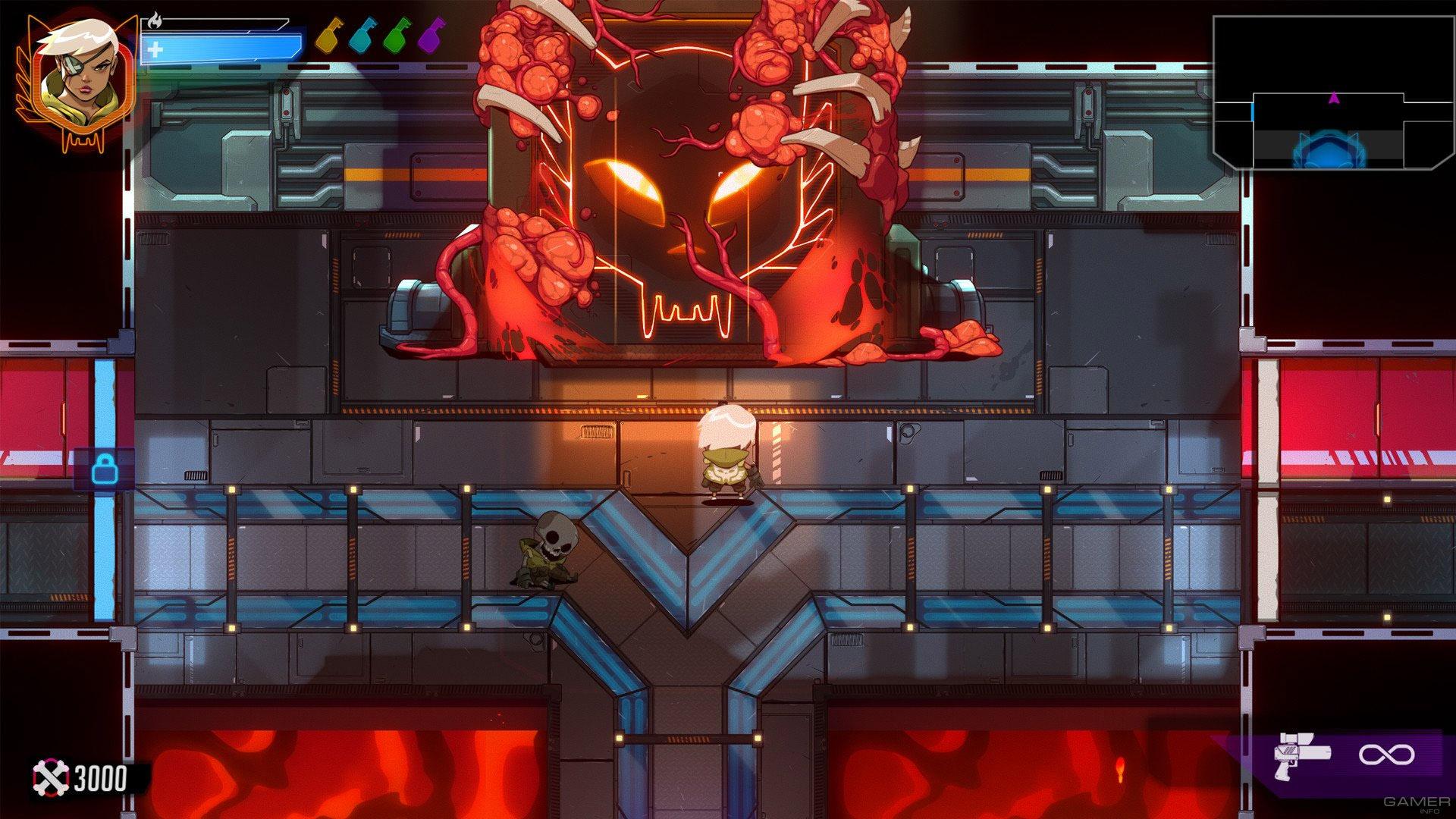Click the crossed bones currency icon
The height and width of the screenshot is (819, 1456).
tap(51, 778)
